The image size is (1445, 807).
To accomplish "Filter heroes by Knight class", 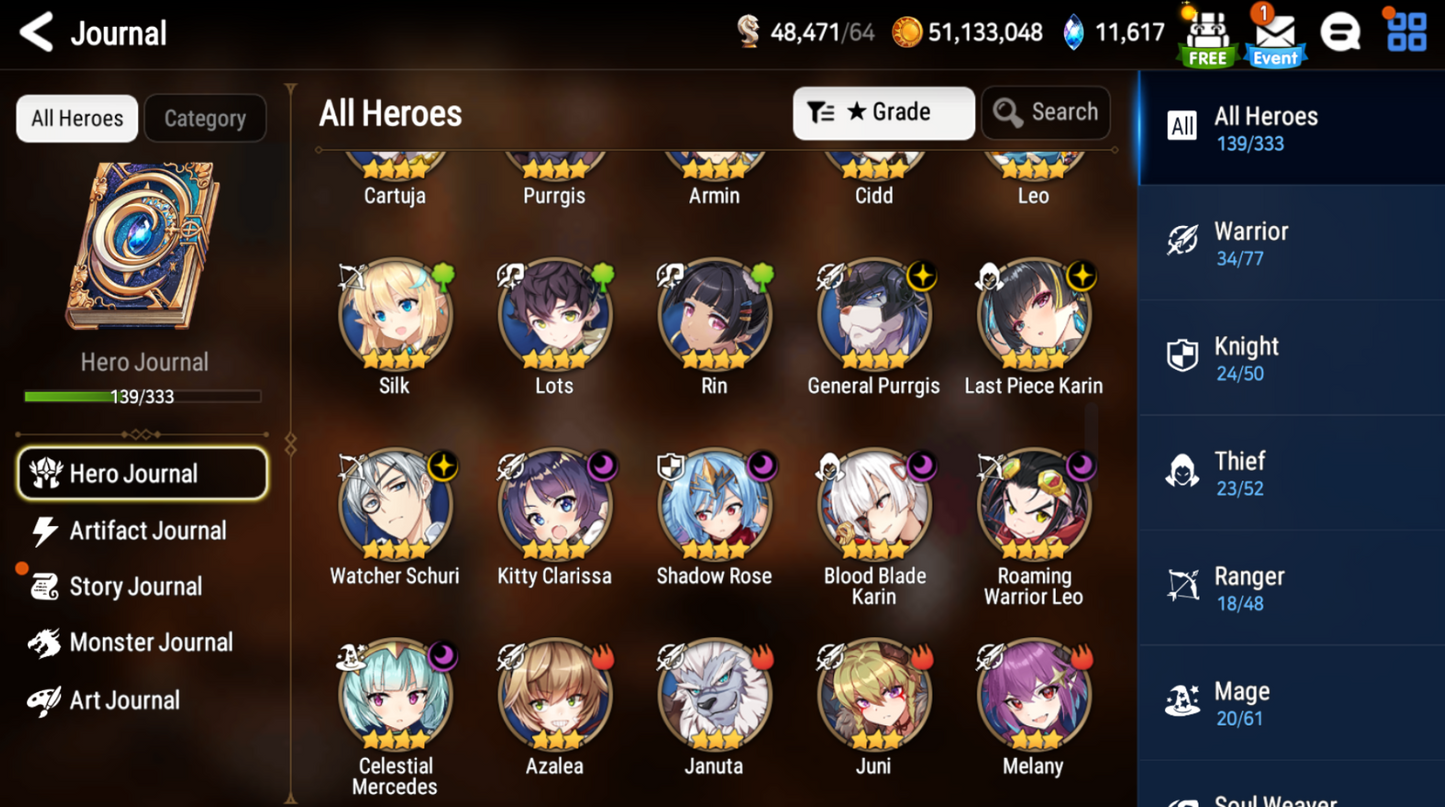I will point(1290,358).
